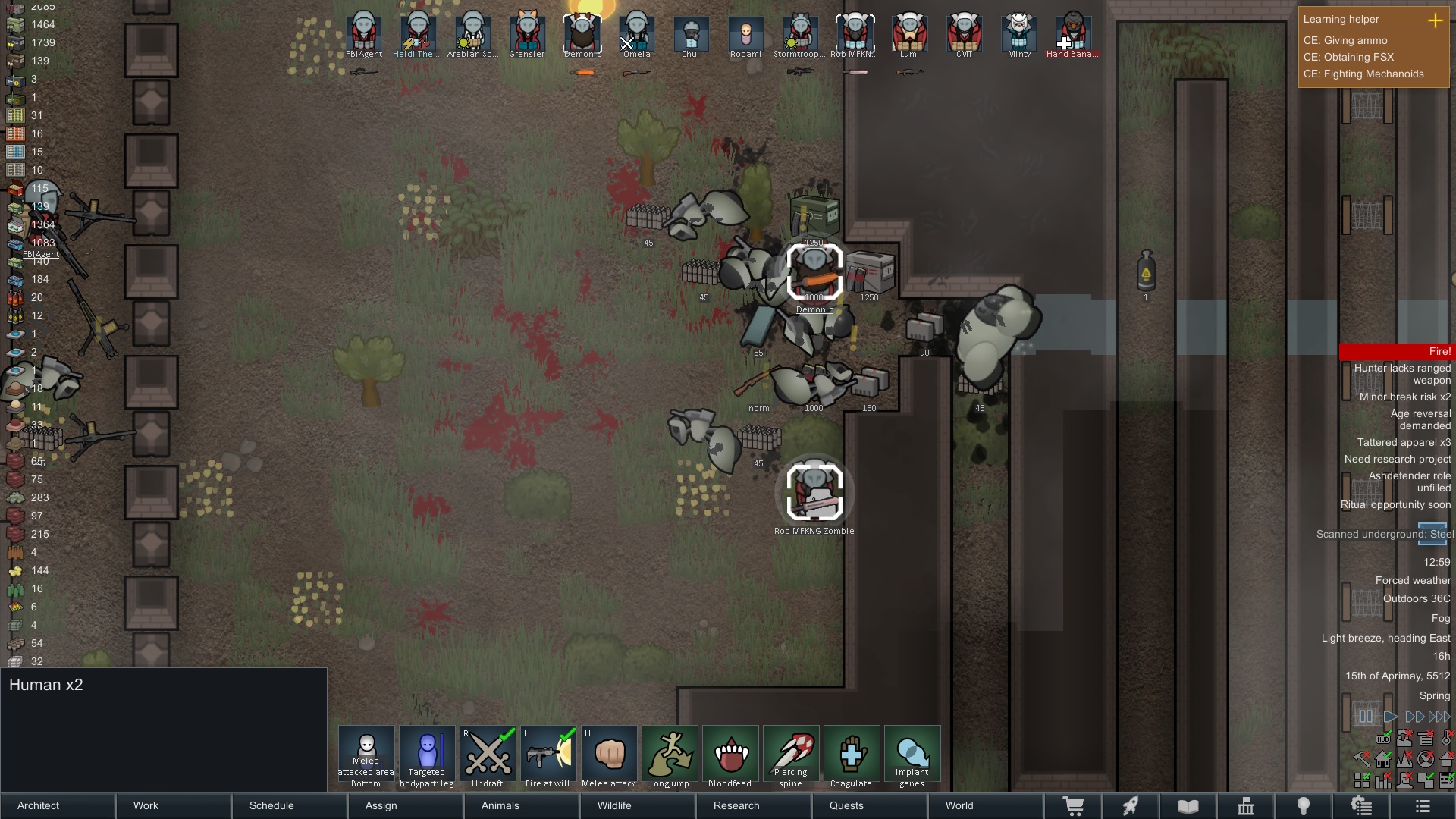Open the Schedule tab
The height and width of the screenshot is (819, 1456).
pyautogui.click(x=290, y=805)
